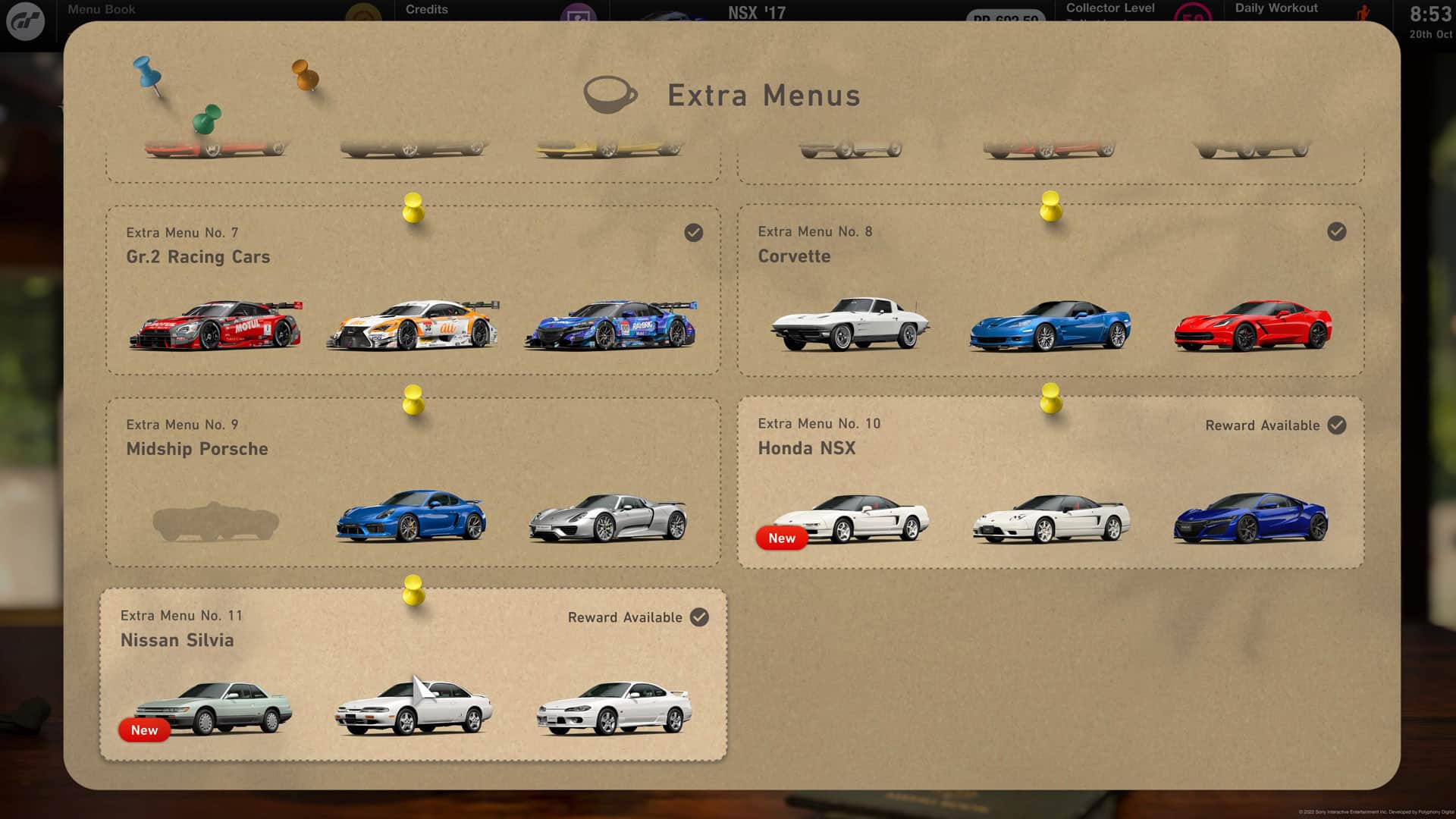This screenshot has height=819, width=1456.
Task: Click the New badge on the Honda NSX card
Action: tap(782, 538)
